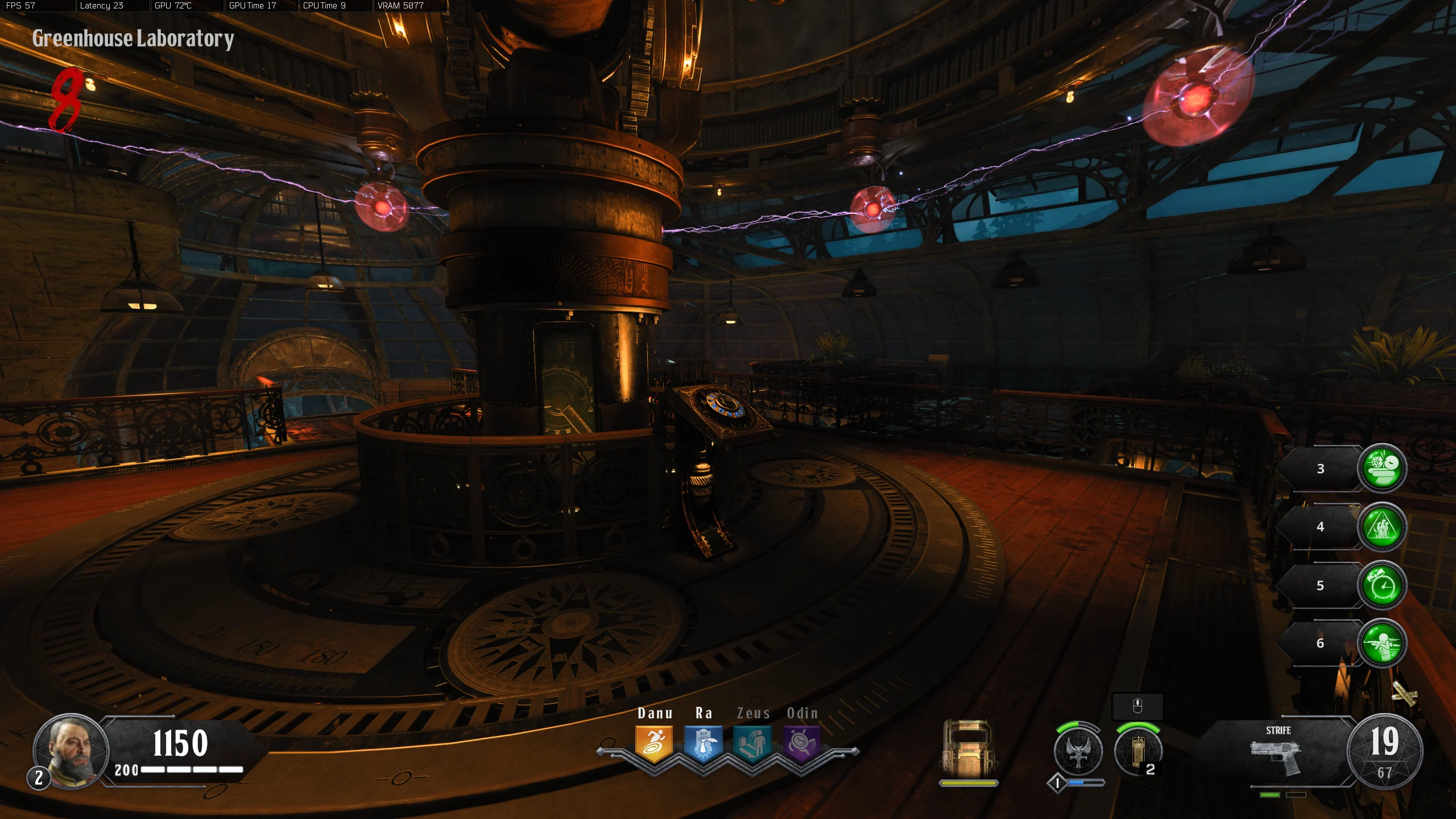
Task: Select the teal Zeus perk icon
Action: coord(752,743)
